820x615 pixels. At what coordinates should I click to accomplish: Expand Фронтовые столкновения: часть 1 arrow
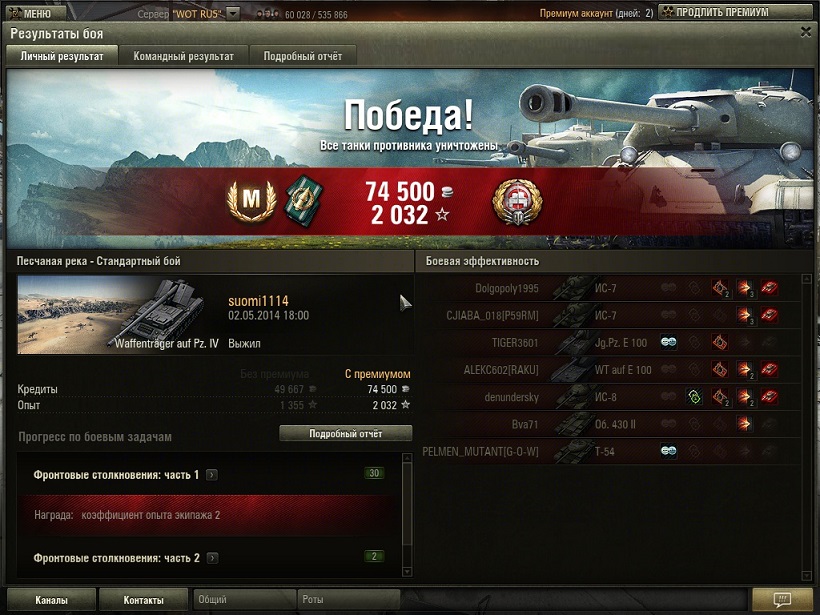coord(212,475)
